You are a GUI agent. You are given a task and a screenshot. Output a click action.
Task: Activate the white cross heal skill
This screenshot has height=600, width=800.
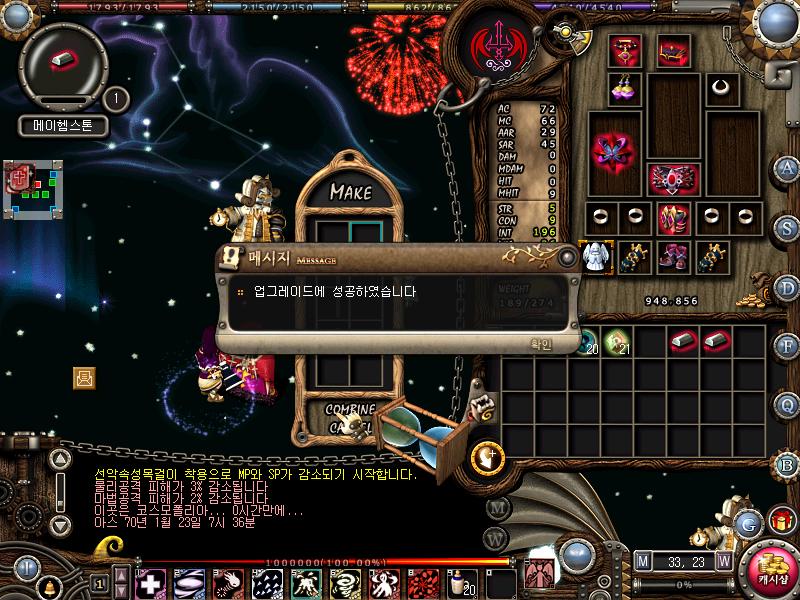(x=150, y=582)
